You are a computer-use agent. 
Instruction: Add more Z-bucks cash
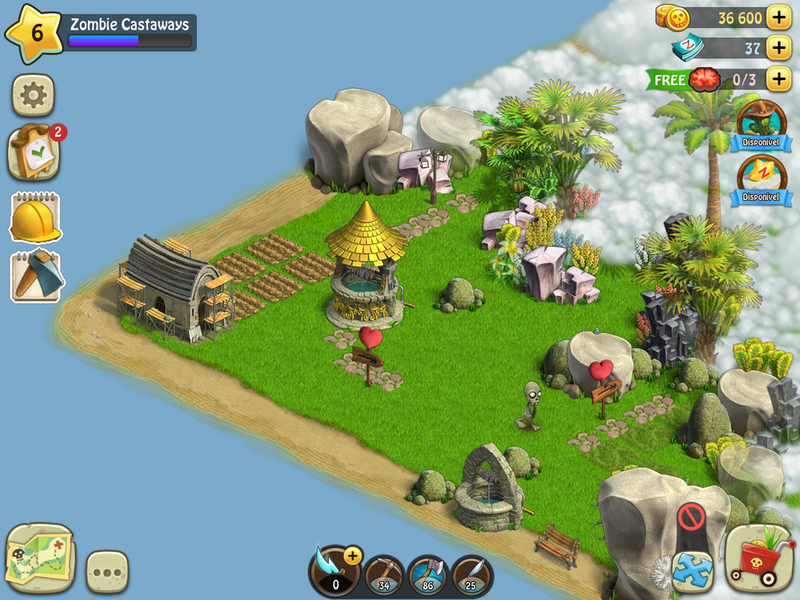point(779,48)
